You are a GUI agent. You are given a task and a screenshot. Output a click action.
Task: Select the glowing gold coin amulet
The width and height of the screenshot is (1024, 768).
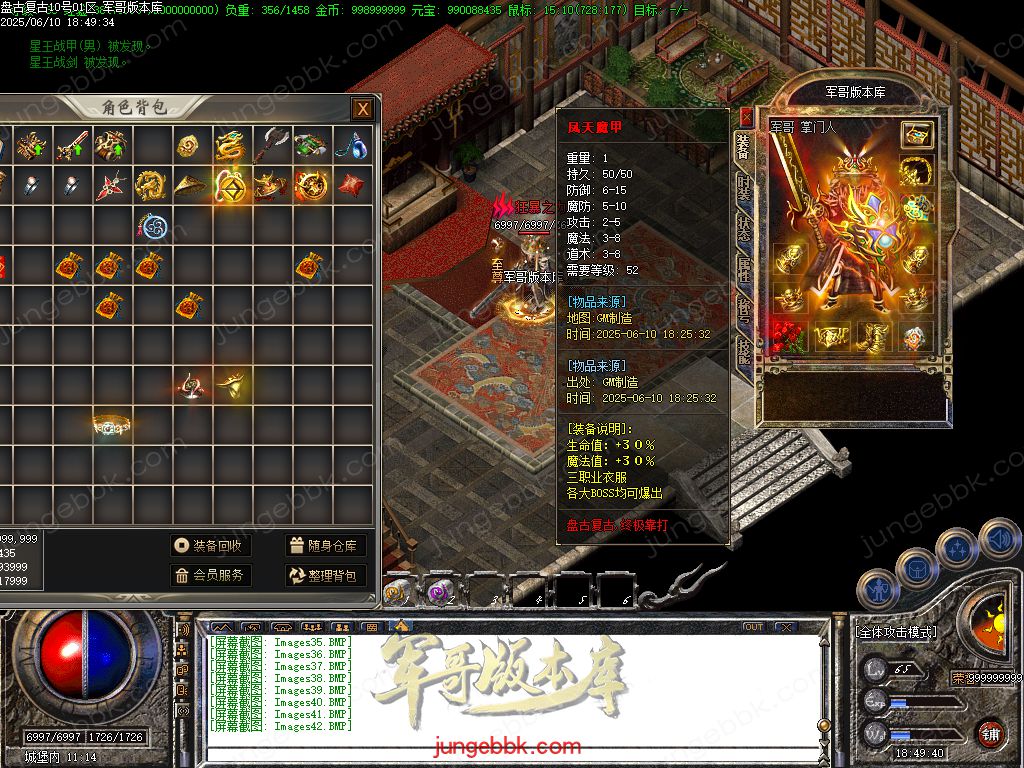point(231,185)
